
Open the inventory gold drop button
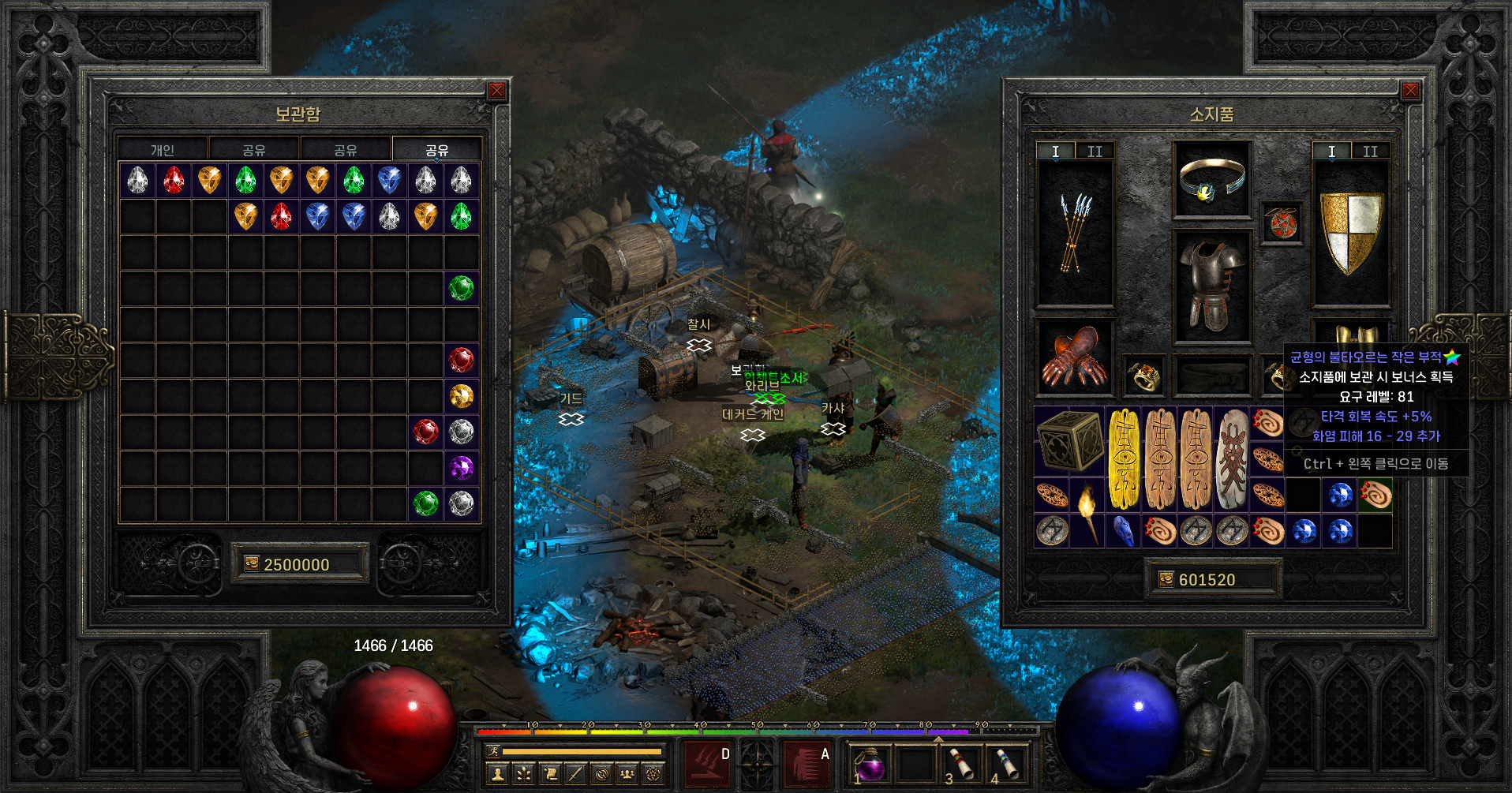tap(1166, 580)
